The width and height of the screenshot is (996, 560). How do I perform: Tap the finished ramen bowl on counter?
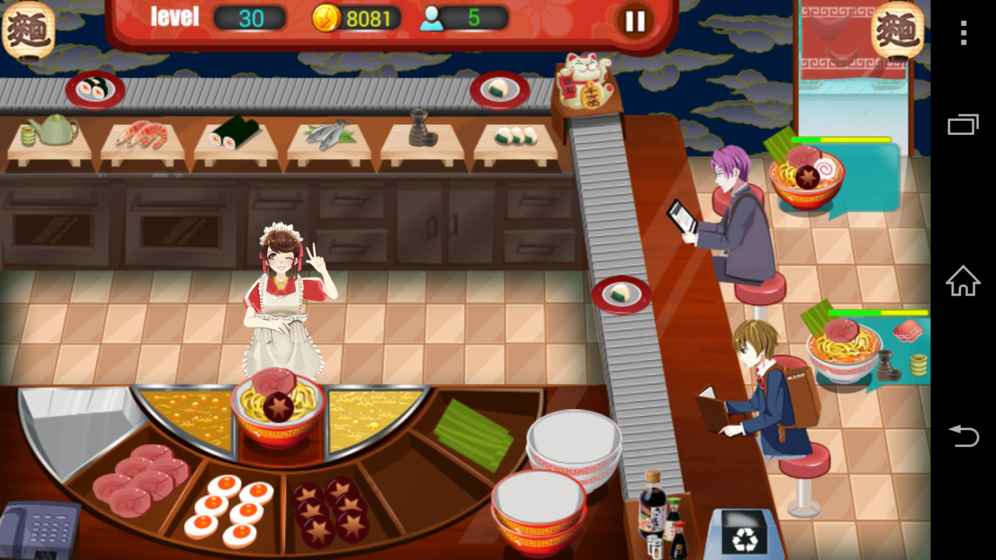point(277,407)
